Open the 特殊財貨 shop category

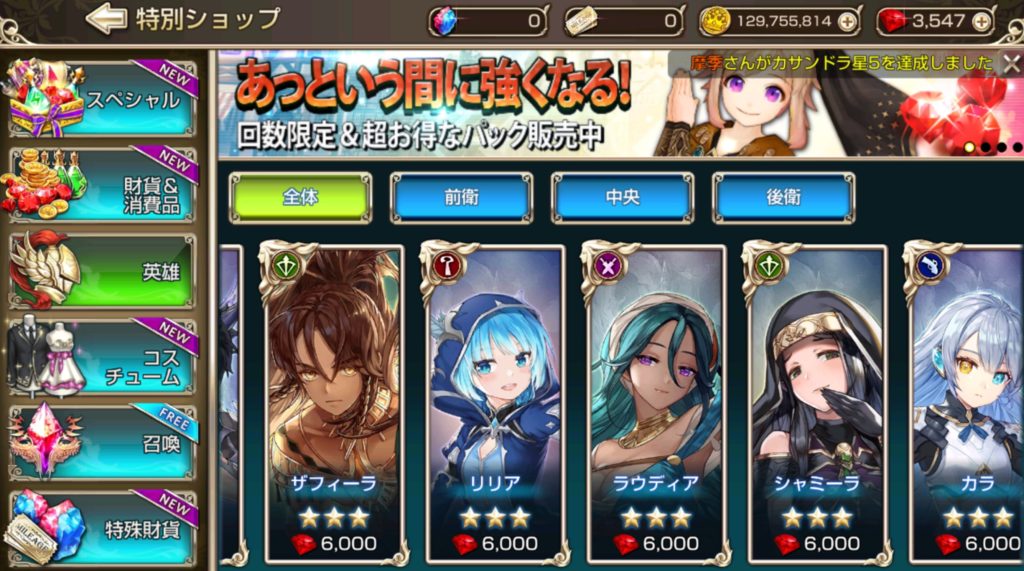pos(103,527)
